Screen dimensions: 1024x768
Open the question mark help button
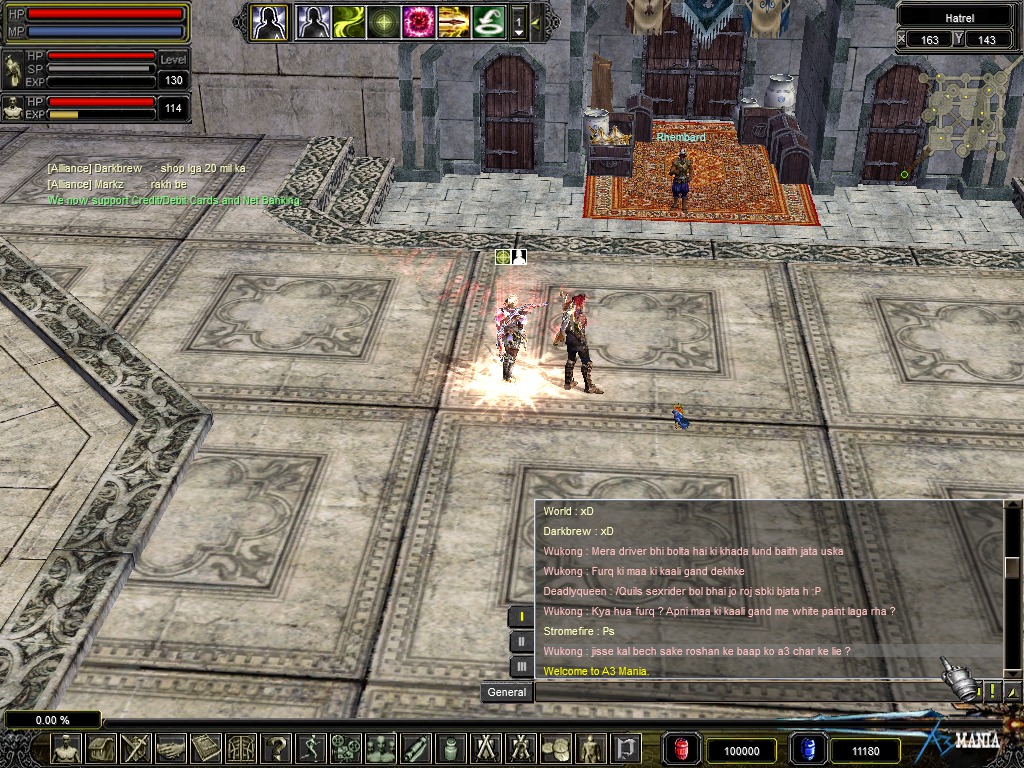(x=277, y=747)
